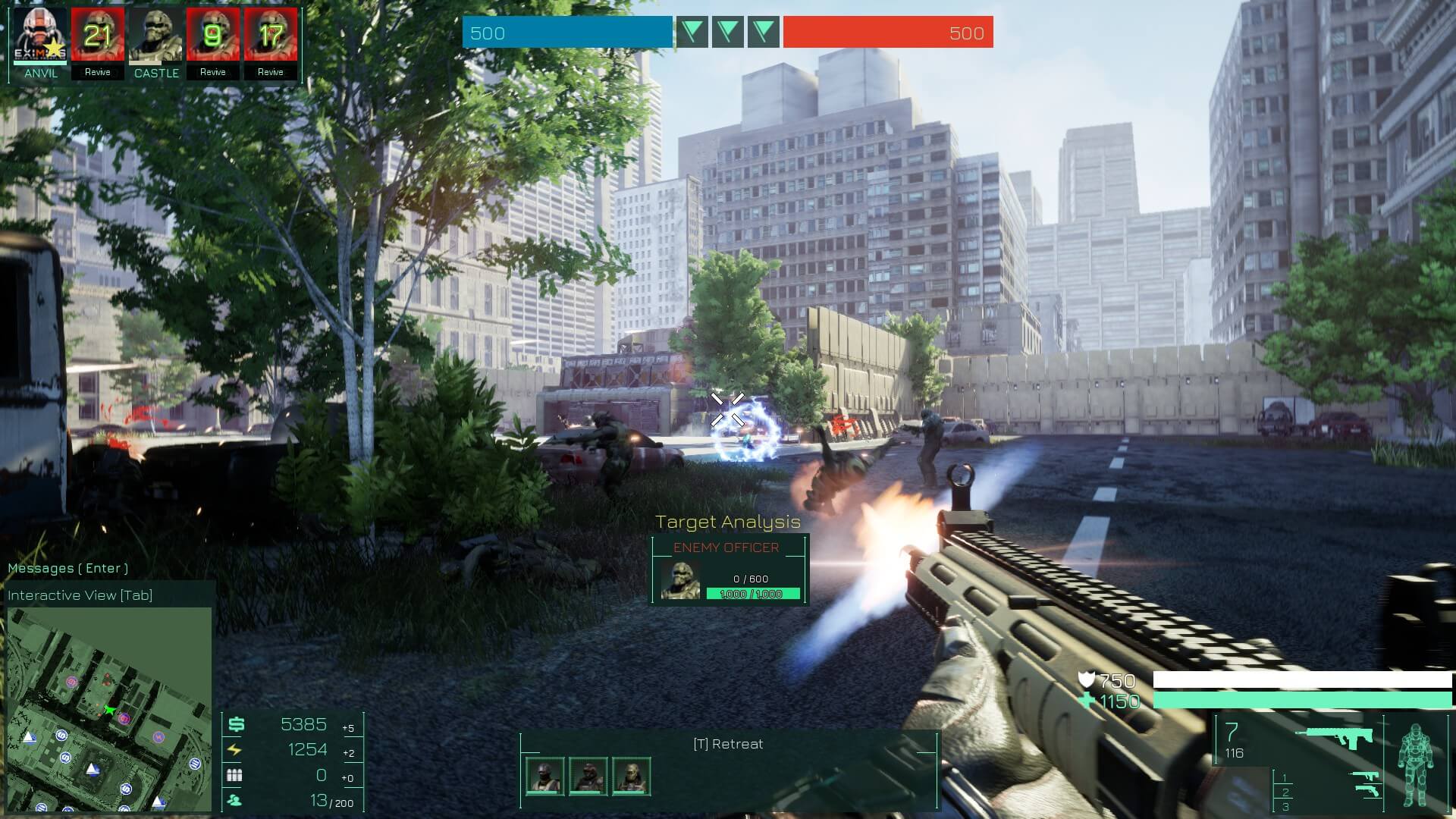This screenshot has width=1456, height=819.
Task: Select the gold-helmet squad unit portrait
Action: tap(631, 777)
